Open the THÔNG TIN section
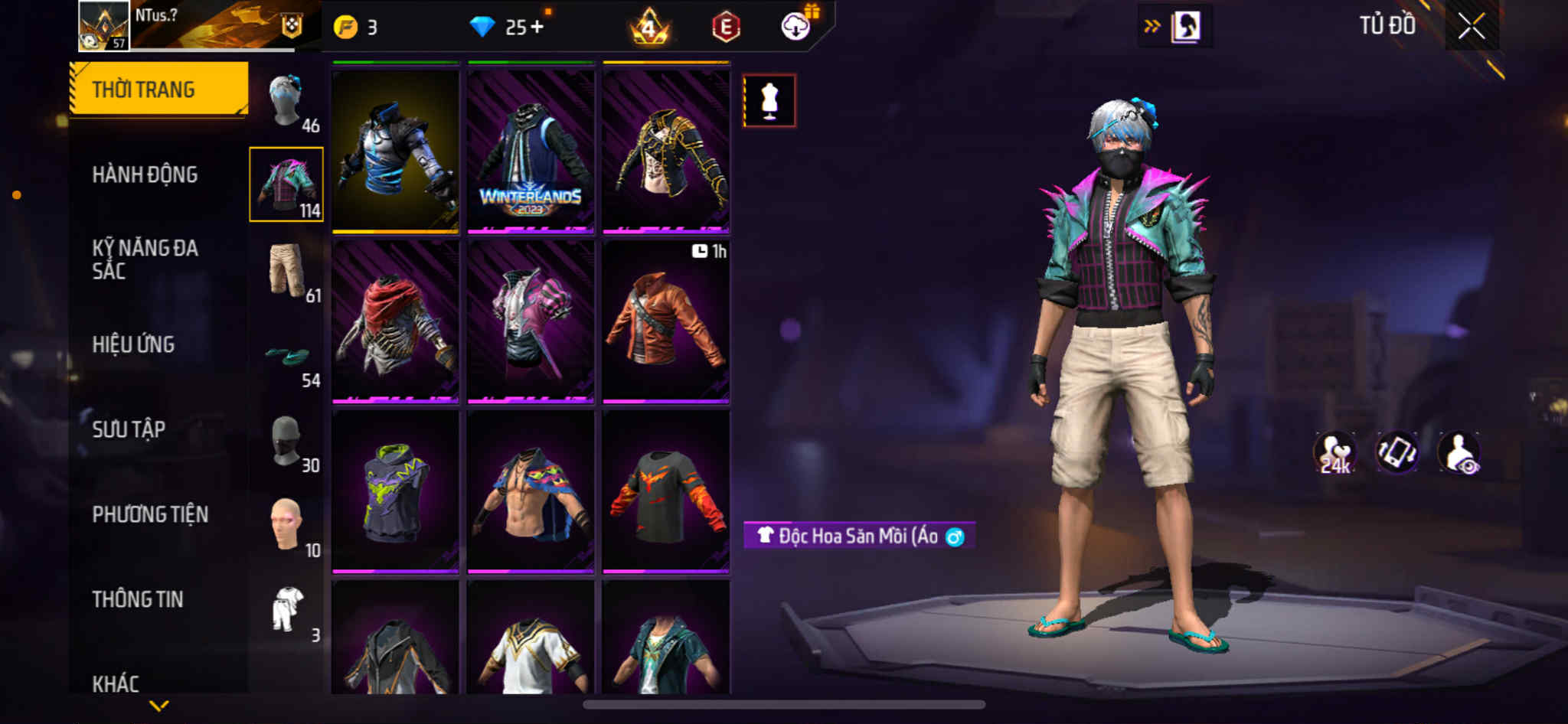The width and height of the screenshot is (1568, 724). click(138, 599)
